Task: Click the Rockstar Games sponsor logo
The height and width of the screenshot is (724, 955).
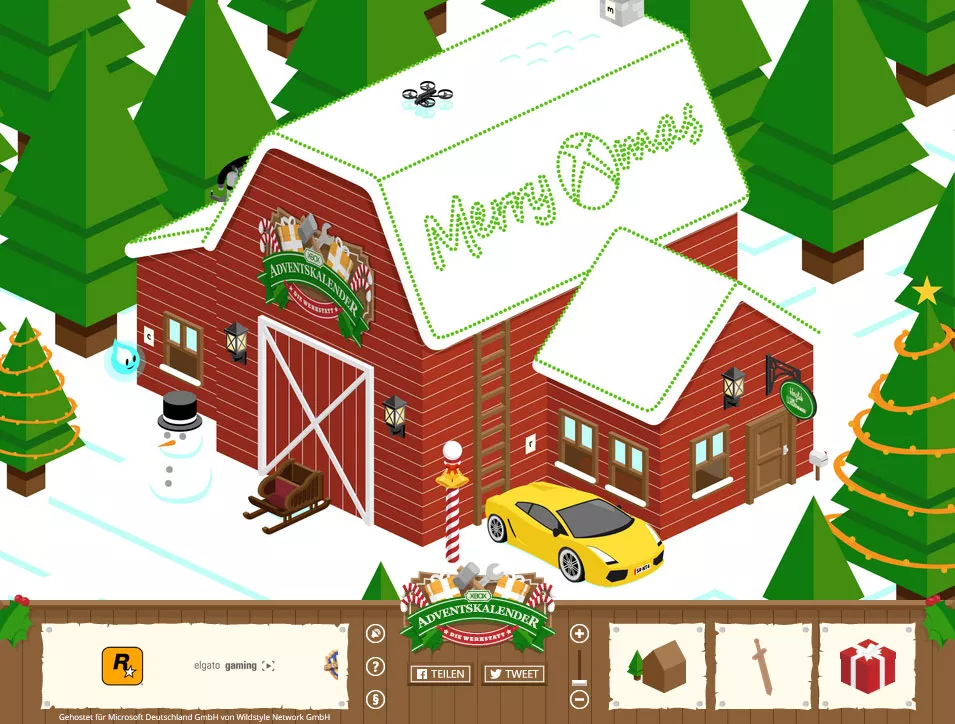Action: [x=122, y=666]
